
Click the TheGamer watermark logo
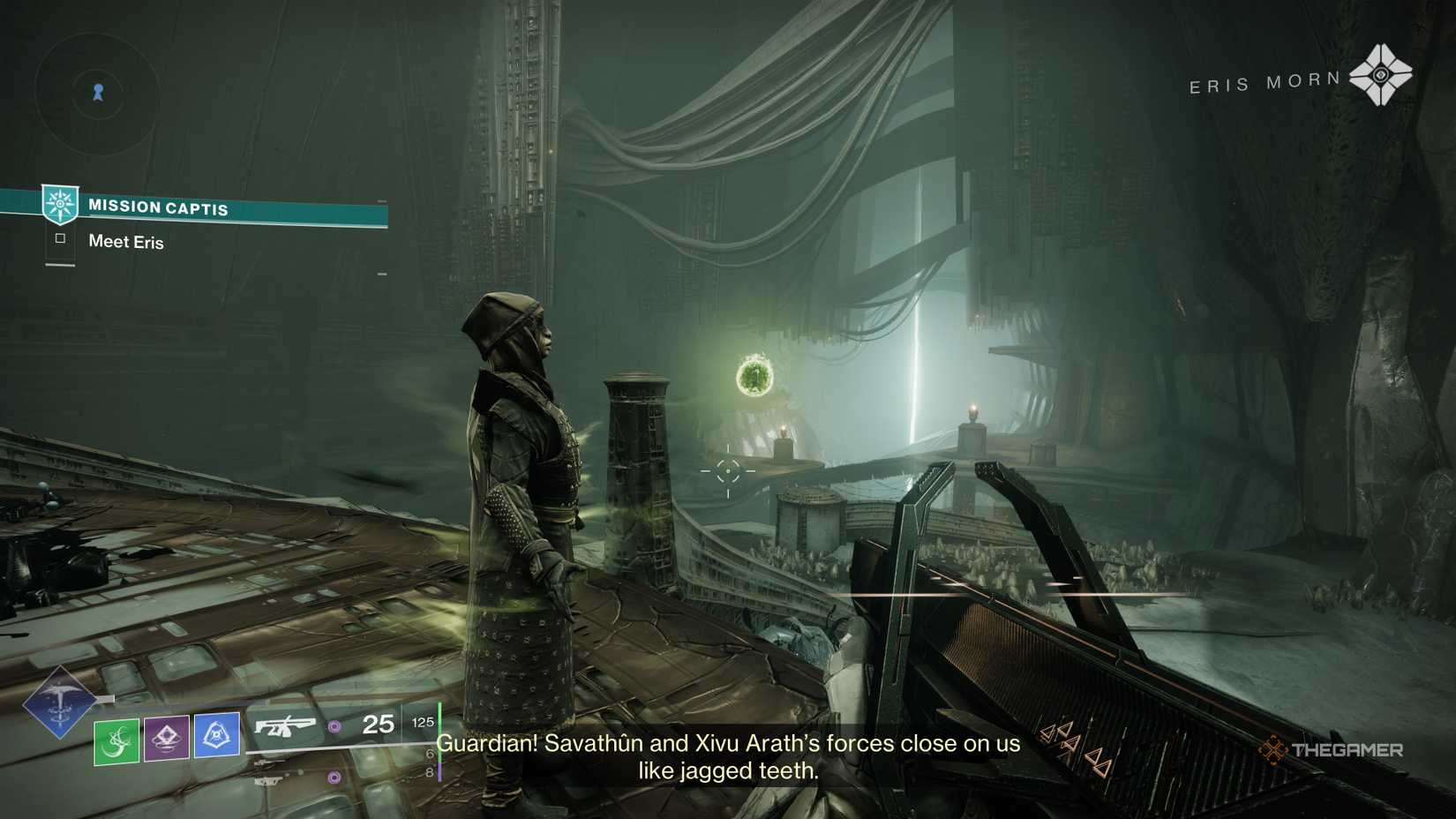(1331, 750)
